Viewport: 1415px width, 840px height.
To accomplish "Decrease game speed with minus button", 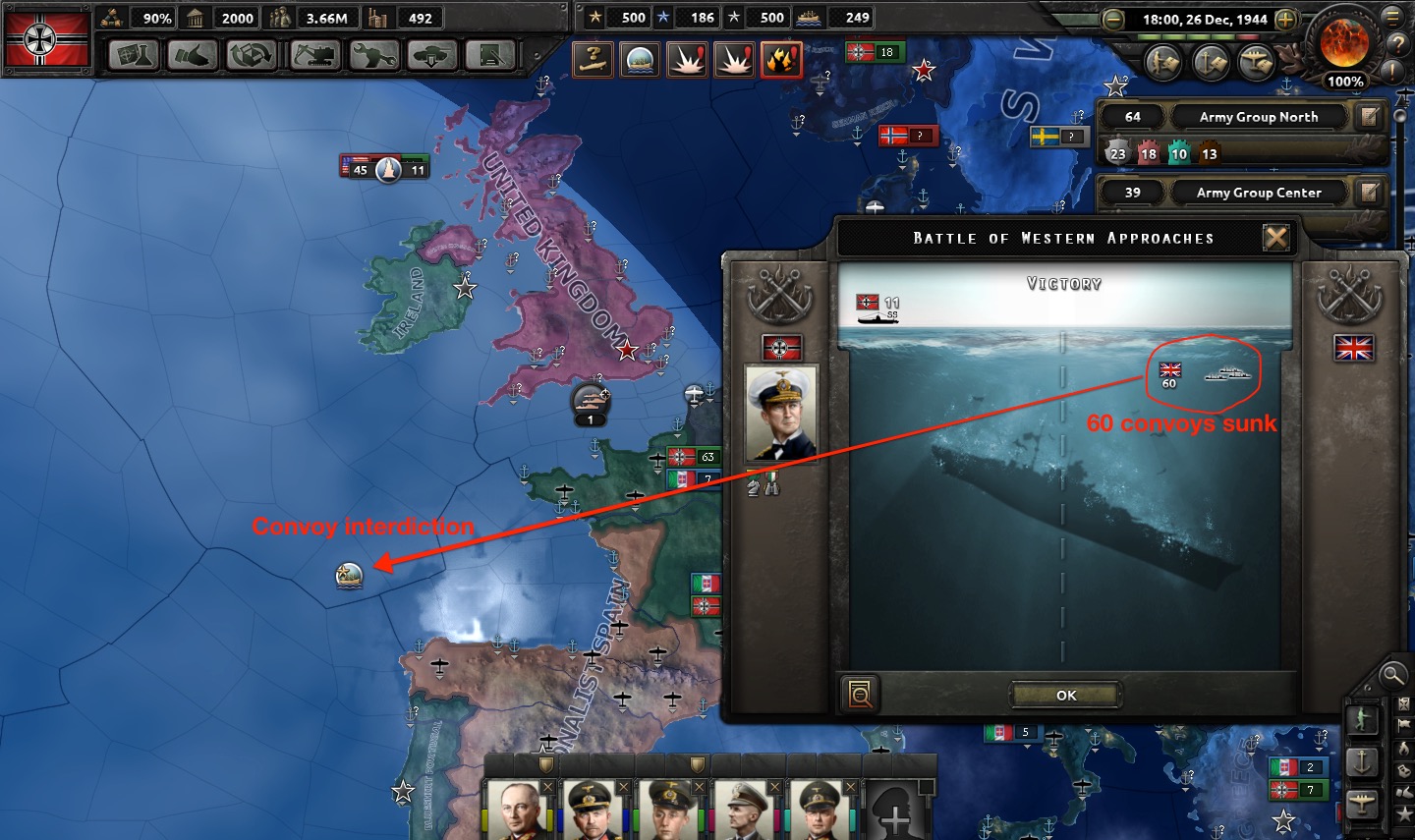I will coord(1112,20).
